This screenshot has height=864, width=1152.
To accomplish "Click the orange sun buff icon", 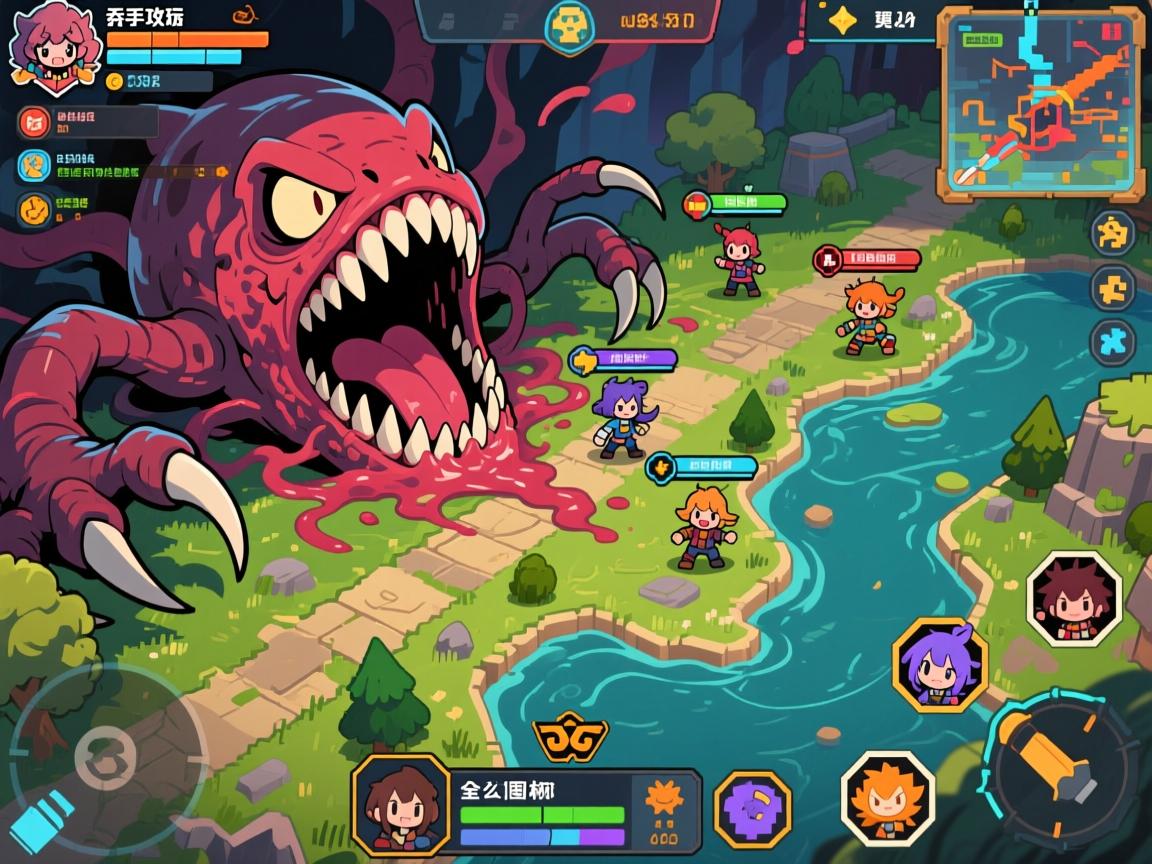I will (663, 798).
